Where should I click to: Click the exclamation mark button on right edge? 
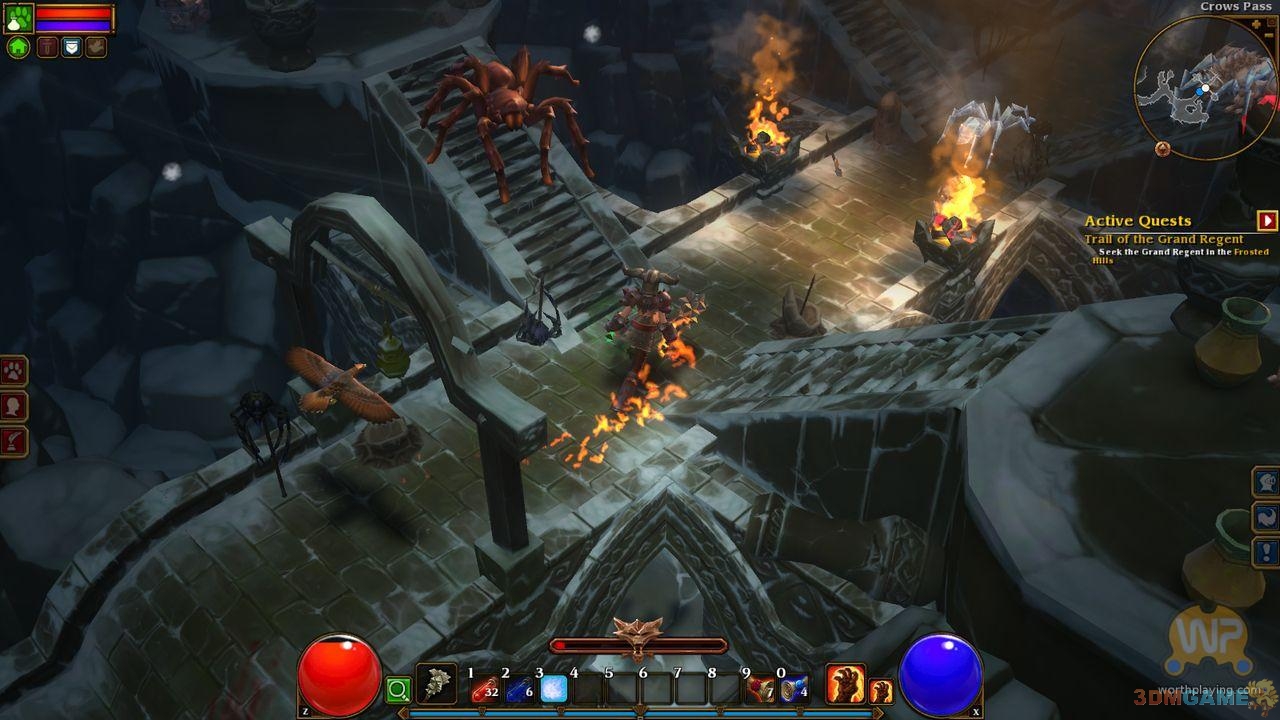tap(1267, 551)
